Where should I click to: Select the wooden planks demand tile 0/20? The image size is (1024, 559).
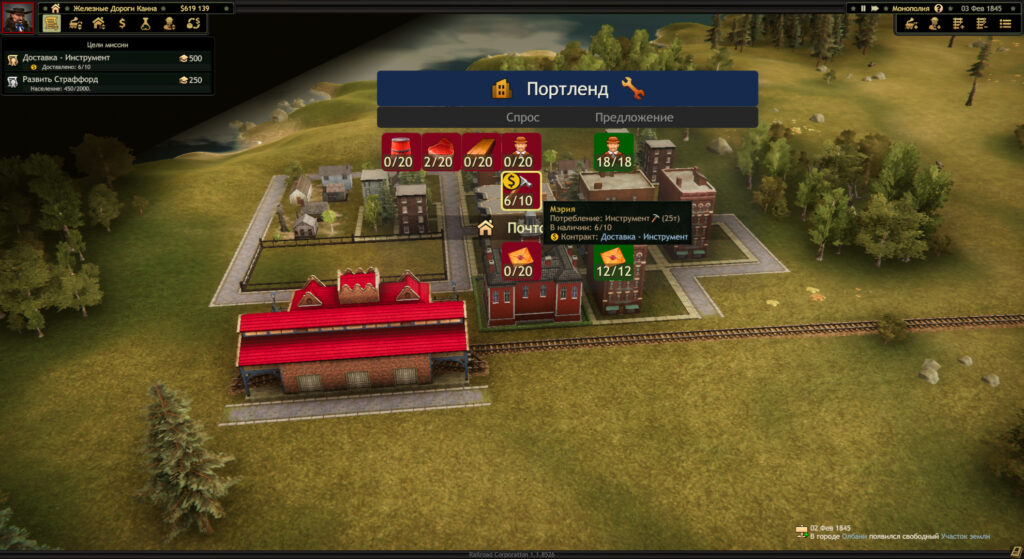click(480, 151)
